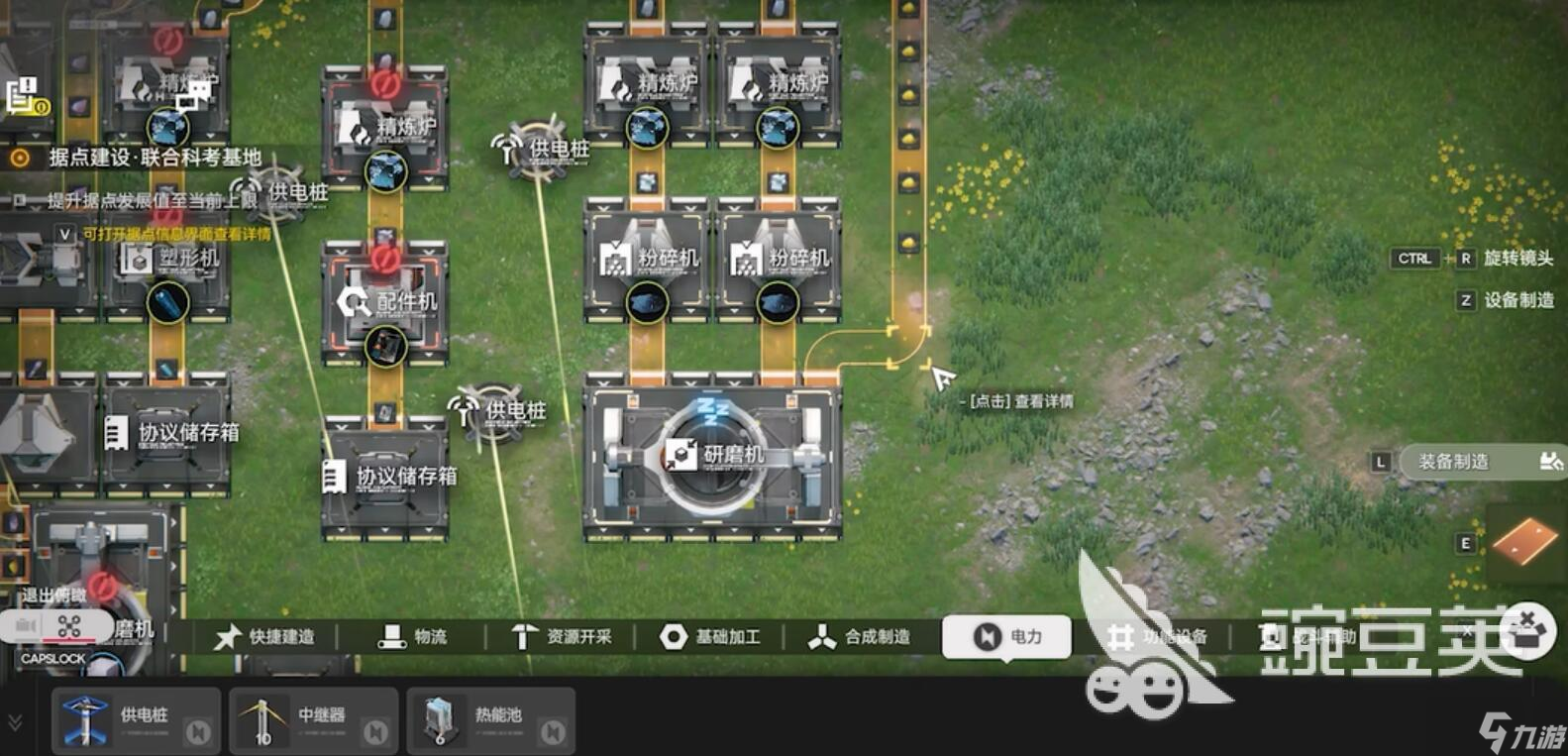Switch to the Logistics (物流) category
The height and width of the screenshot is (756, 1568).
(413, 636)
